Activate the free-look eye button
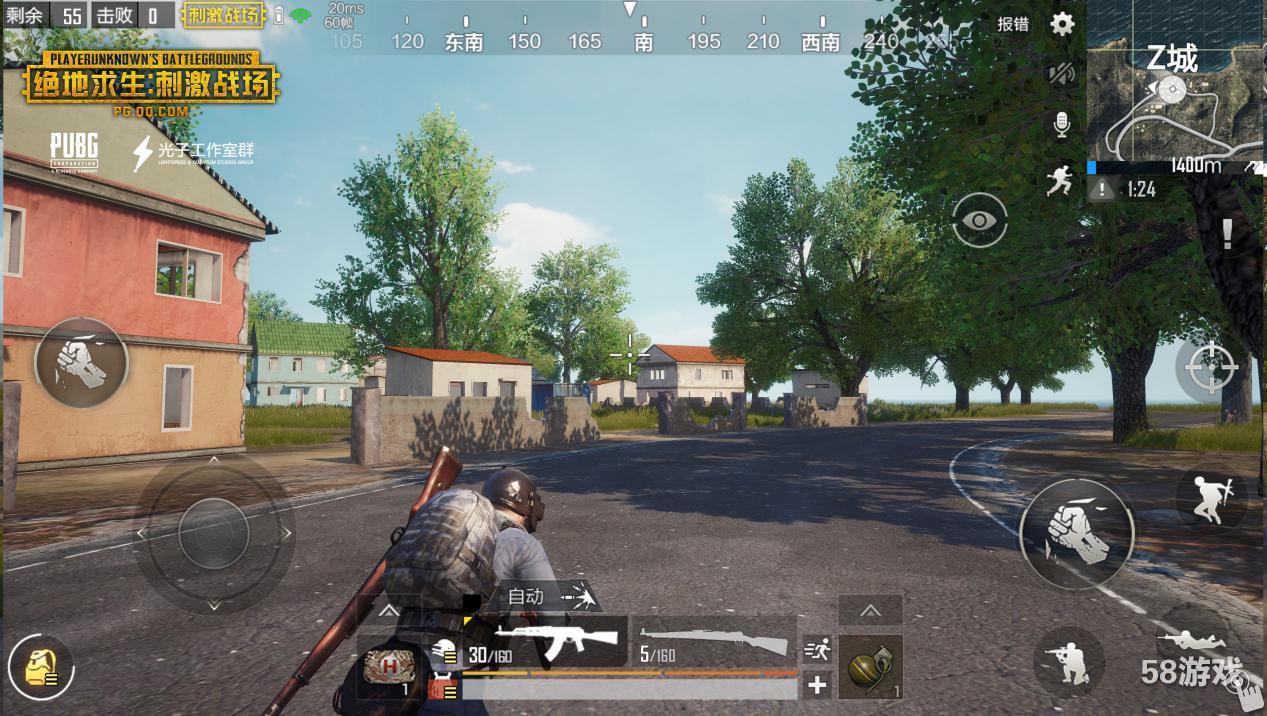Screen dimensions: 1267x716 (x=980, y=220)
